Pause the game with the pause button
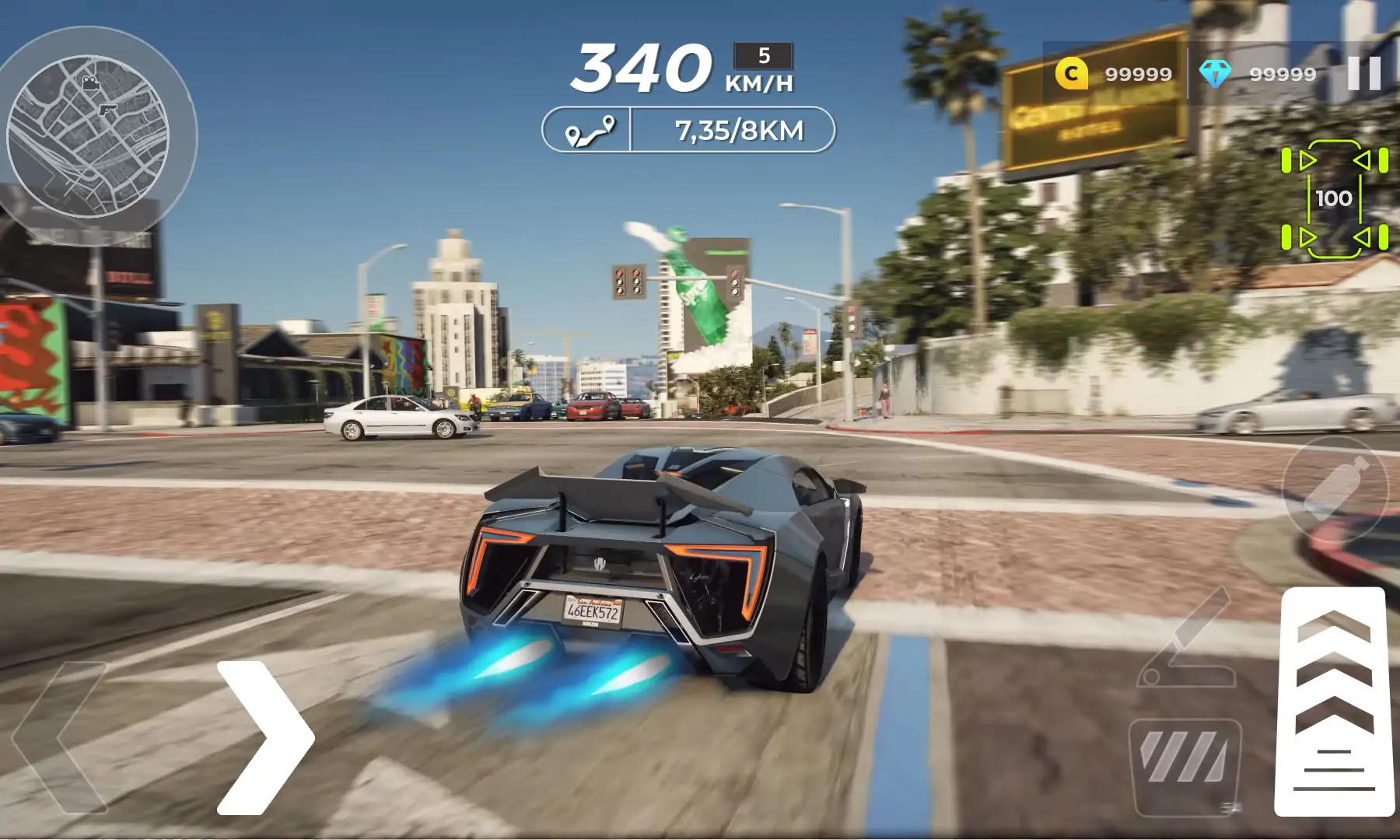The image size is (1400, 840). pyautogui.click(x=1363, y=73)
